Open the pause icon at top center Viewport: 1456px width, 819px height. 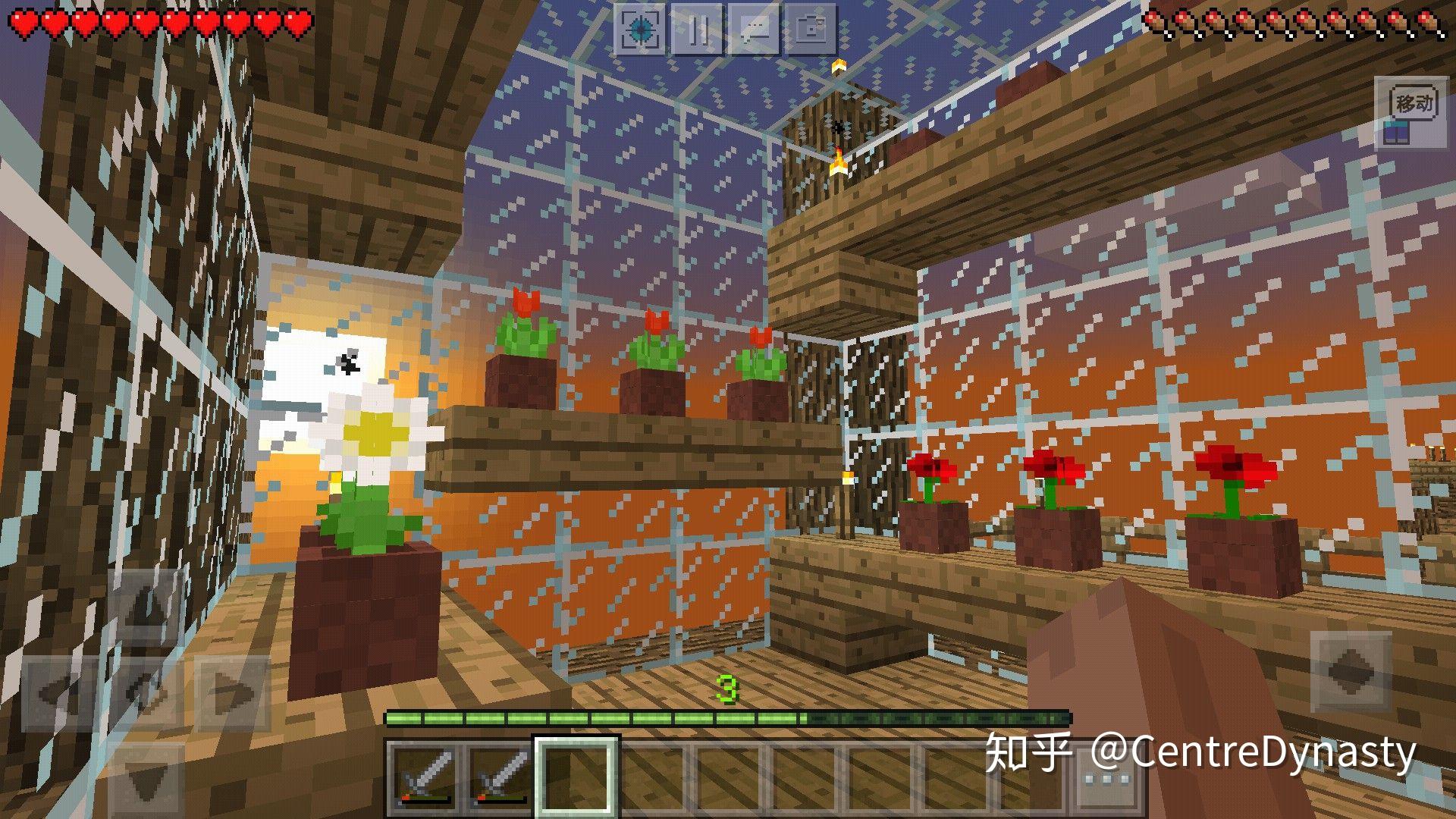coord(699,30)
